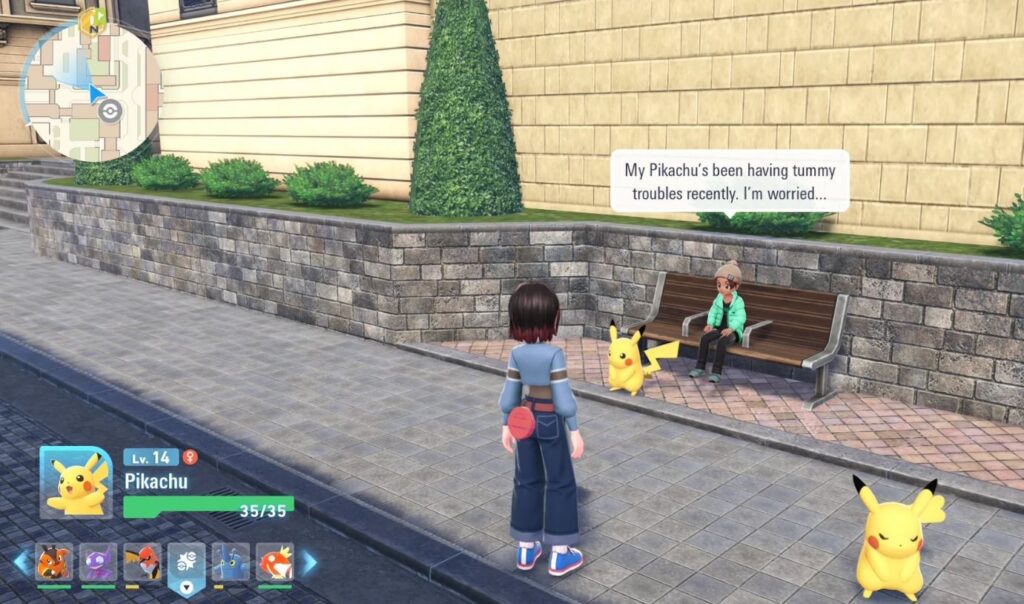This screenshot has height=604, width=1024.
Task: Open the highlighted Poké Ball party slot
Action: (x=186, y=564)
